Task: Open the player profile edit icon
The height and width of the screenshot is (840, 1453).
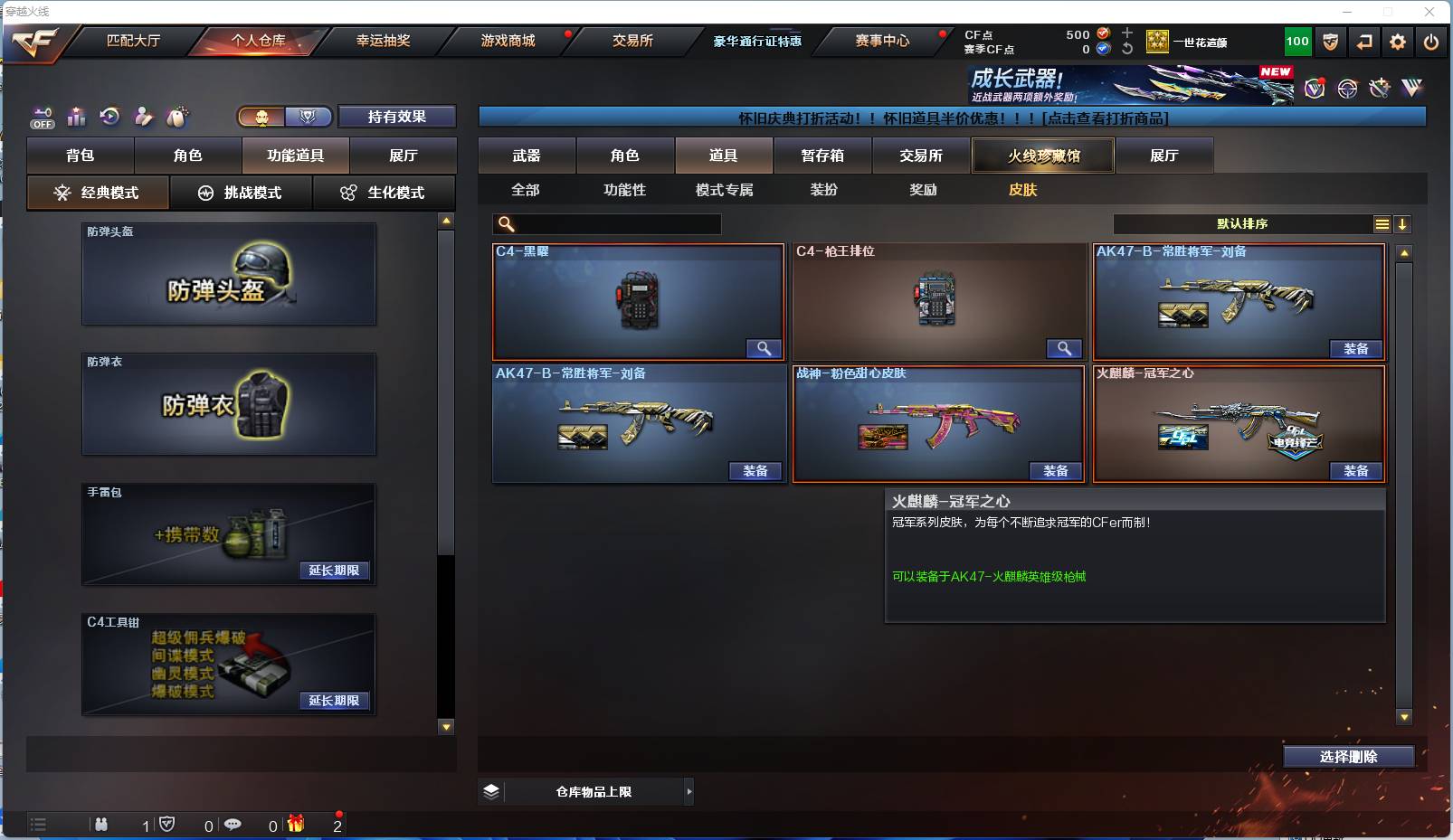Action: (x=143, y=117)
